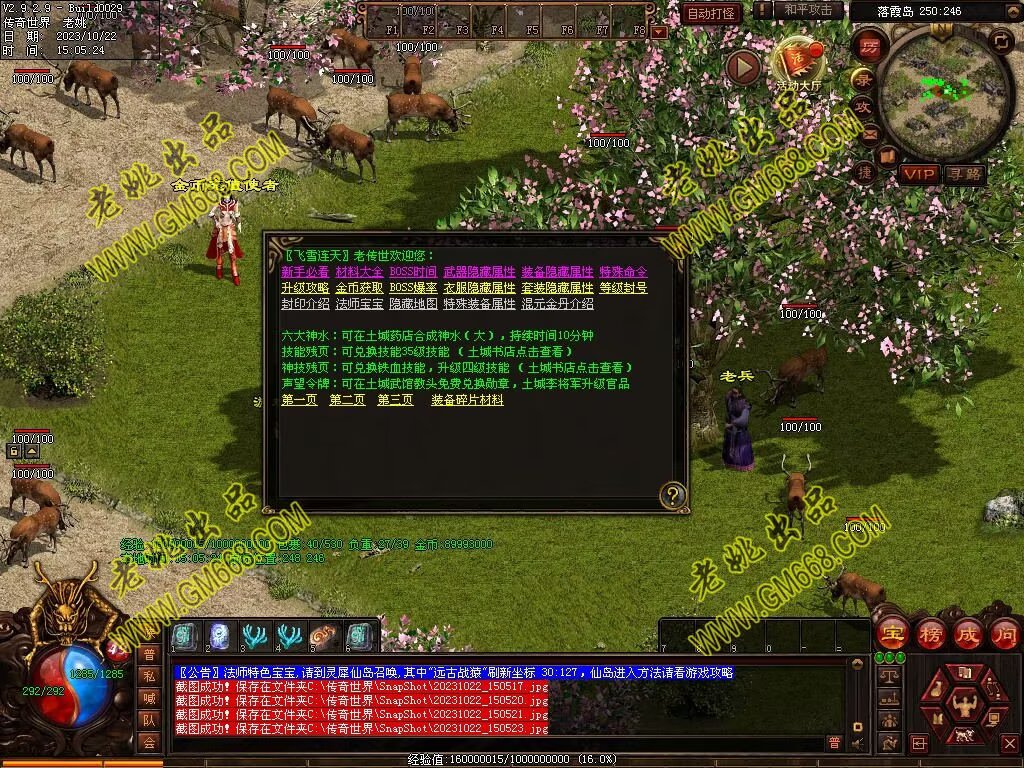Open the 活动大厅 event hall icon
The image size is (1024, 768).
click(x=796, y=63)
